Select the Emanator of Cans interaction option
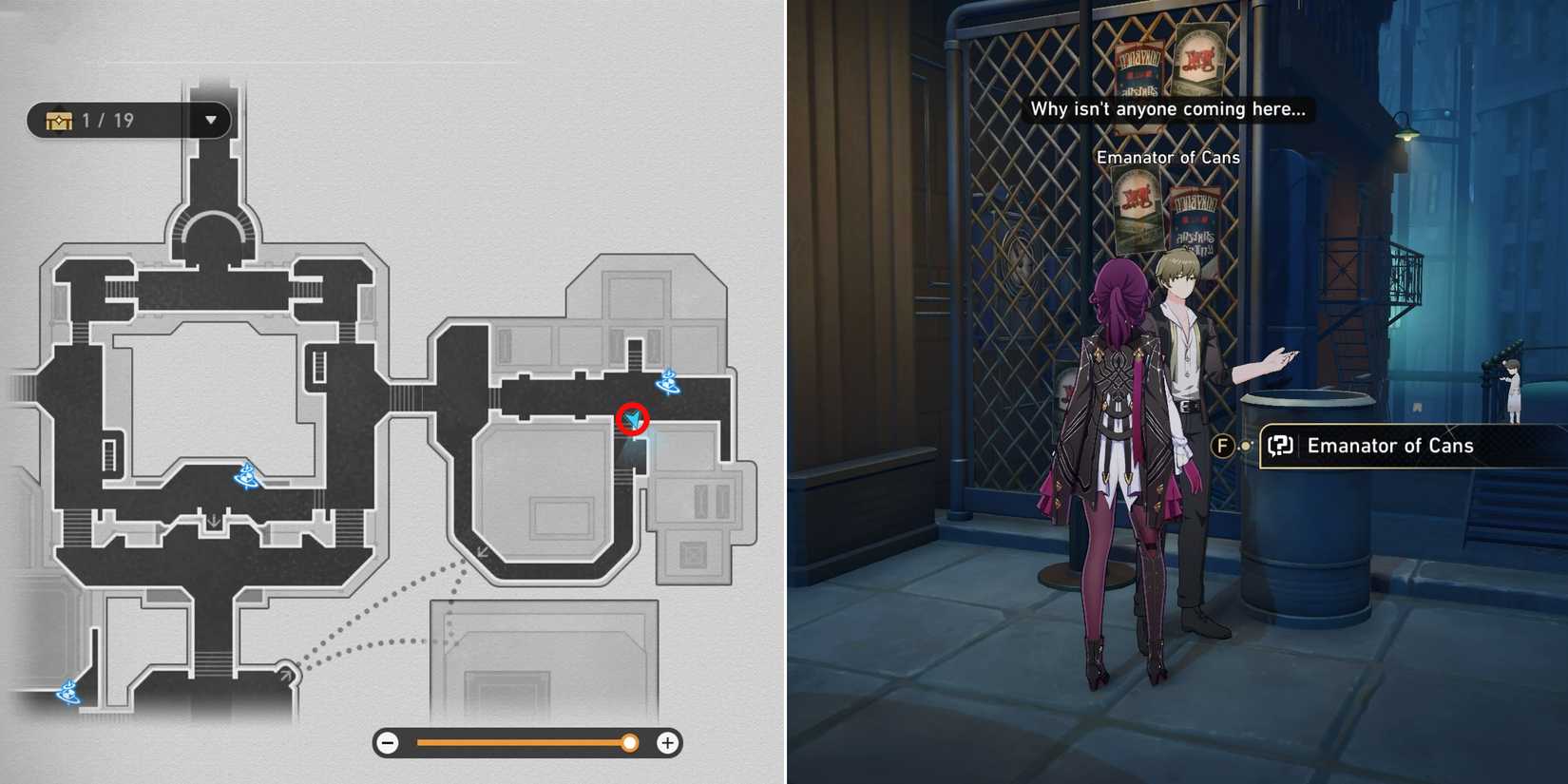Viewport: 1568px width, 784px height. click(1390, 445)
